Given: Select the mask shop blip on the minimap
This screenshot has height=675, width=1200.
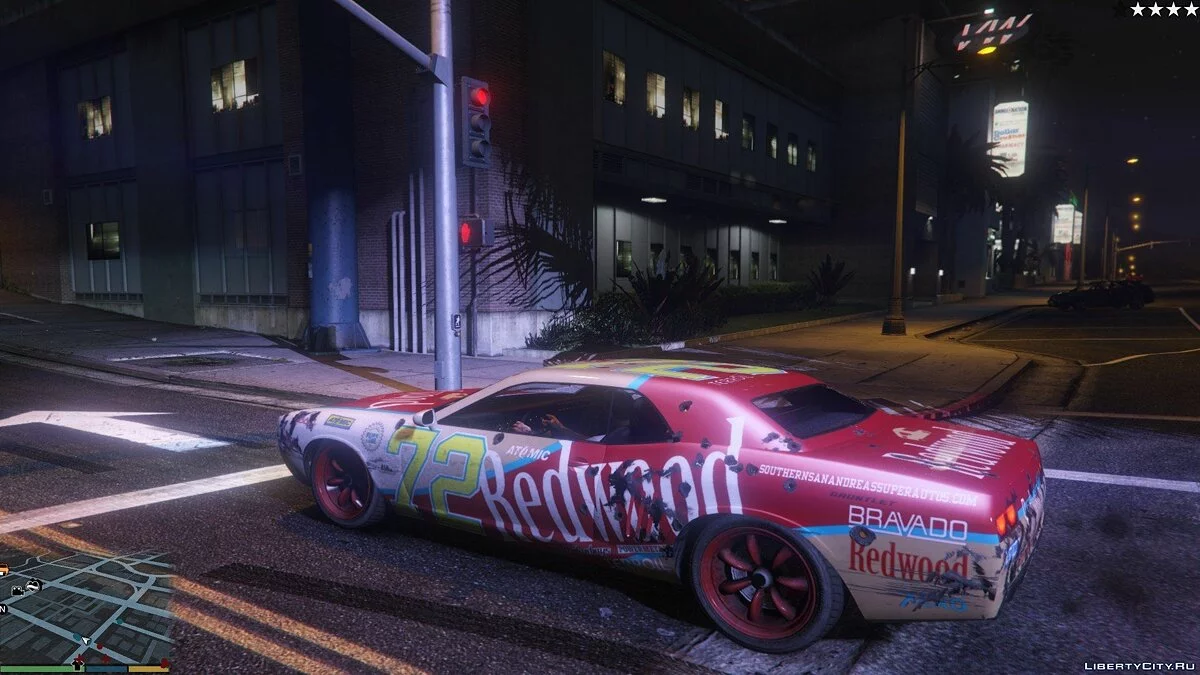Looking at the screenshot, I should (34, 585).
